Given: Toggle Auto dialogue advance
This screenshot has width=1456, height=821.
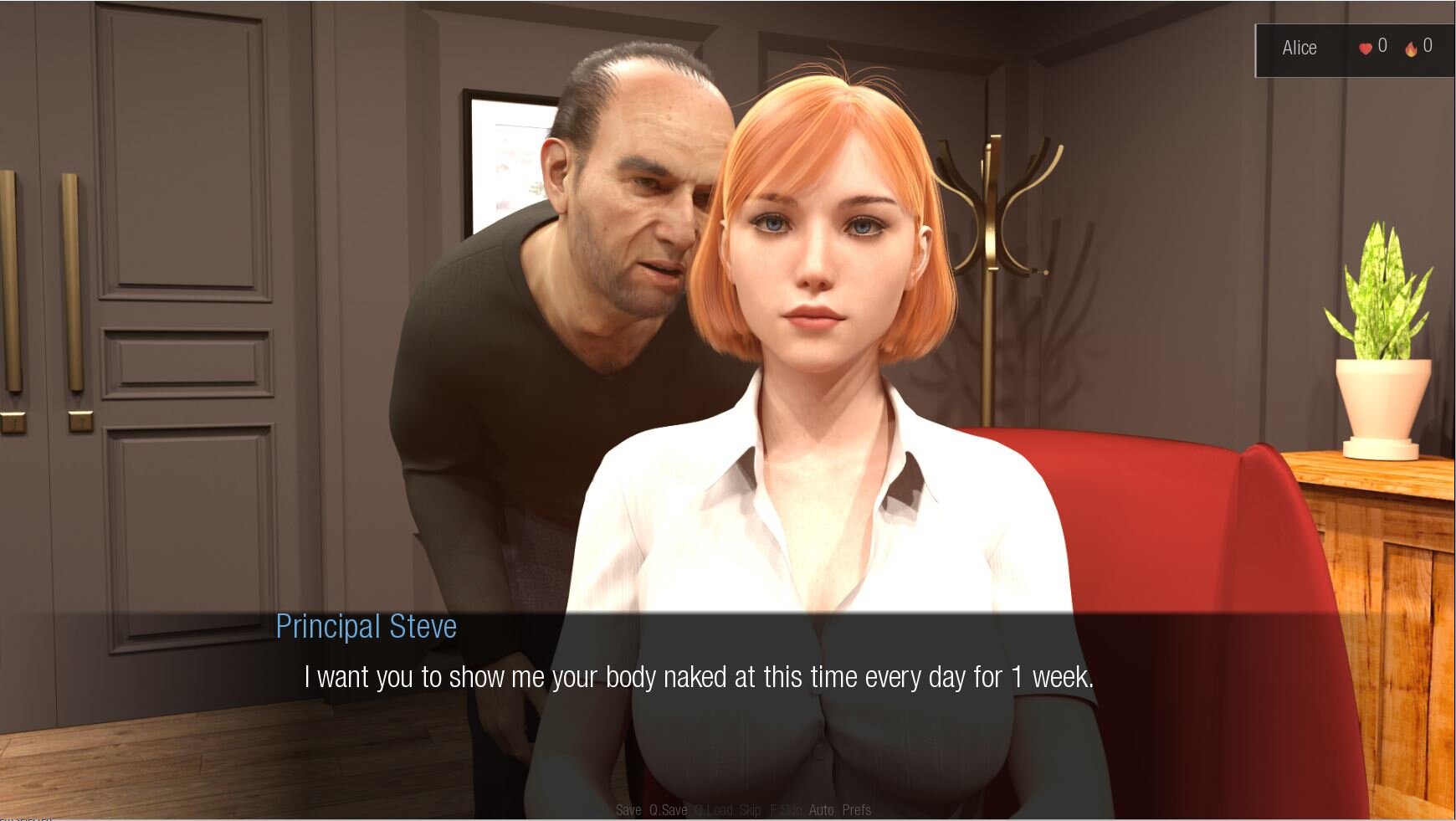Looking at the screenshot, I should point(821,810).
